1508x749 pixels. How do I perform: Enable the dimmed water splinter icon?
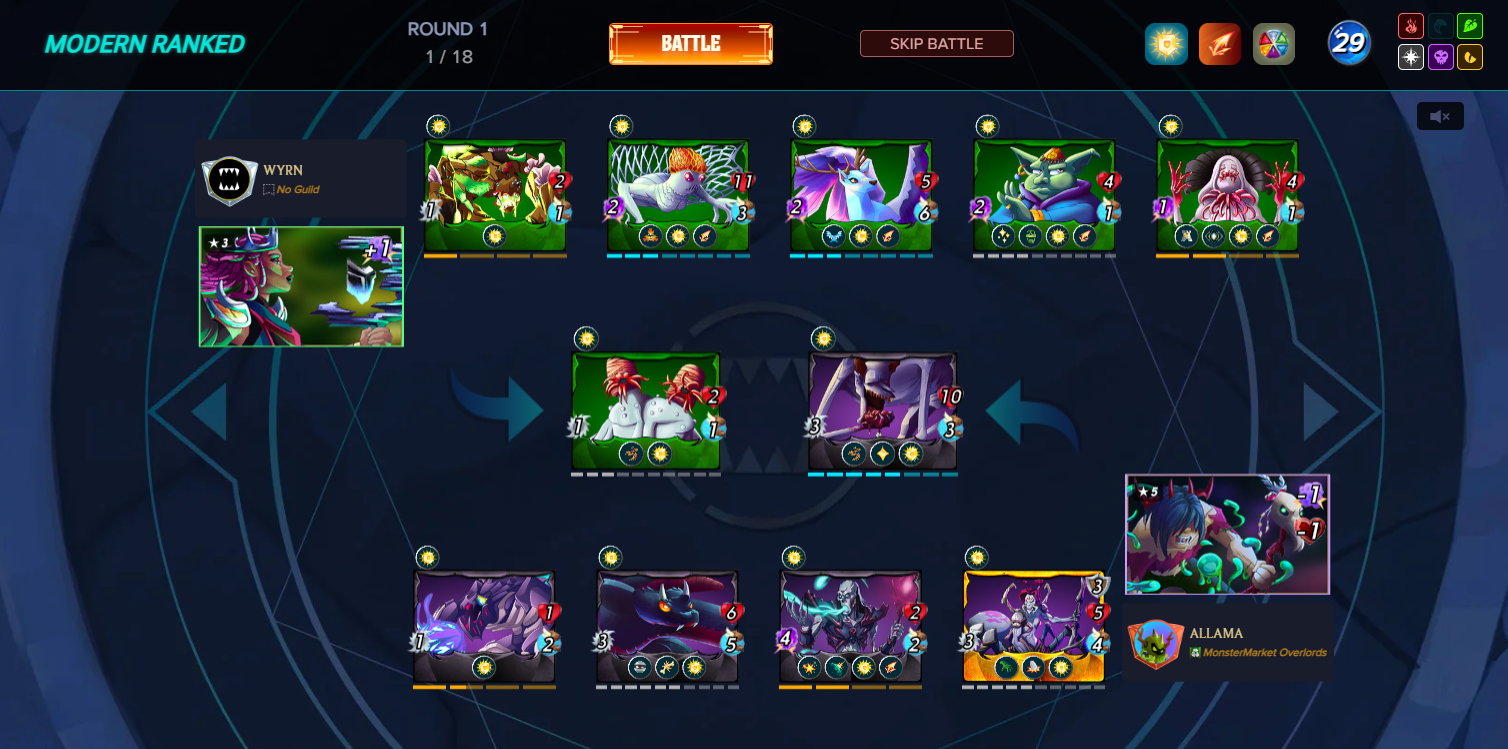pyautogui.click(x=1441, y=26)
